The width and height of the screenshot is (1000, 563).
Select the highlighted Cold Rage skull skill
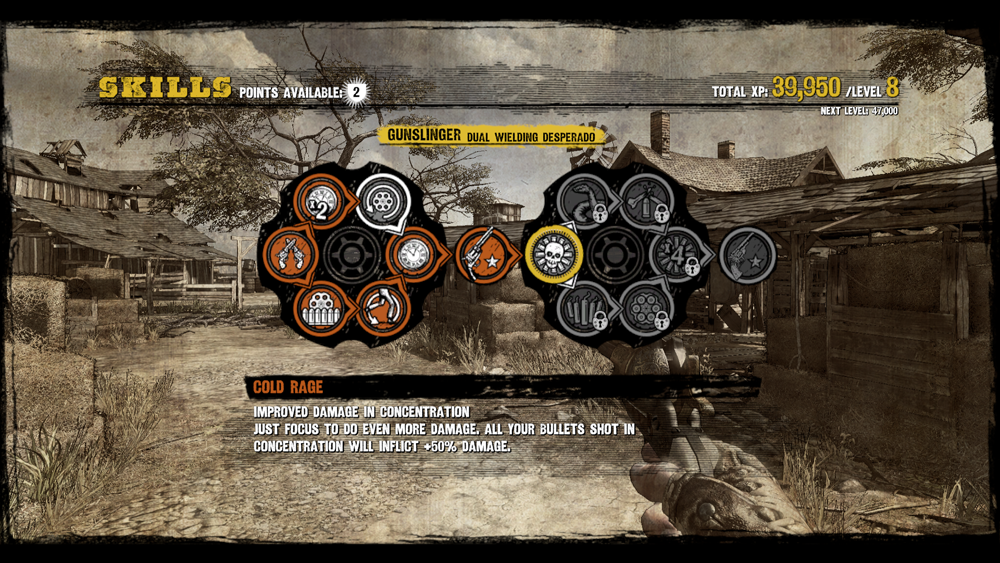tap(554, 254)
